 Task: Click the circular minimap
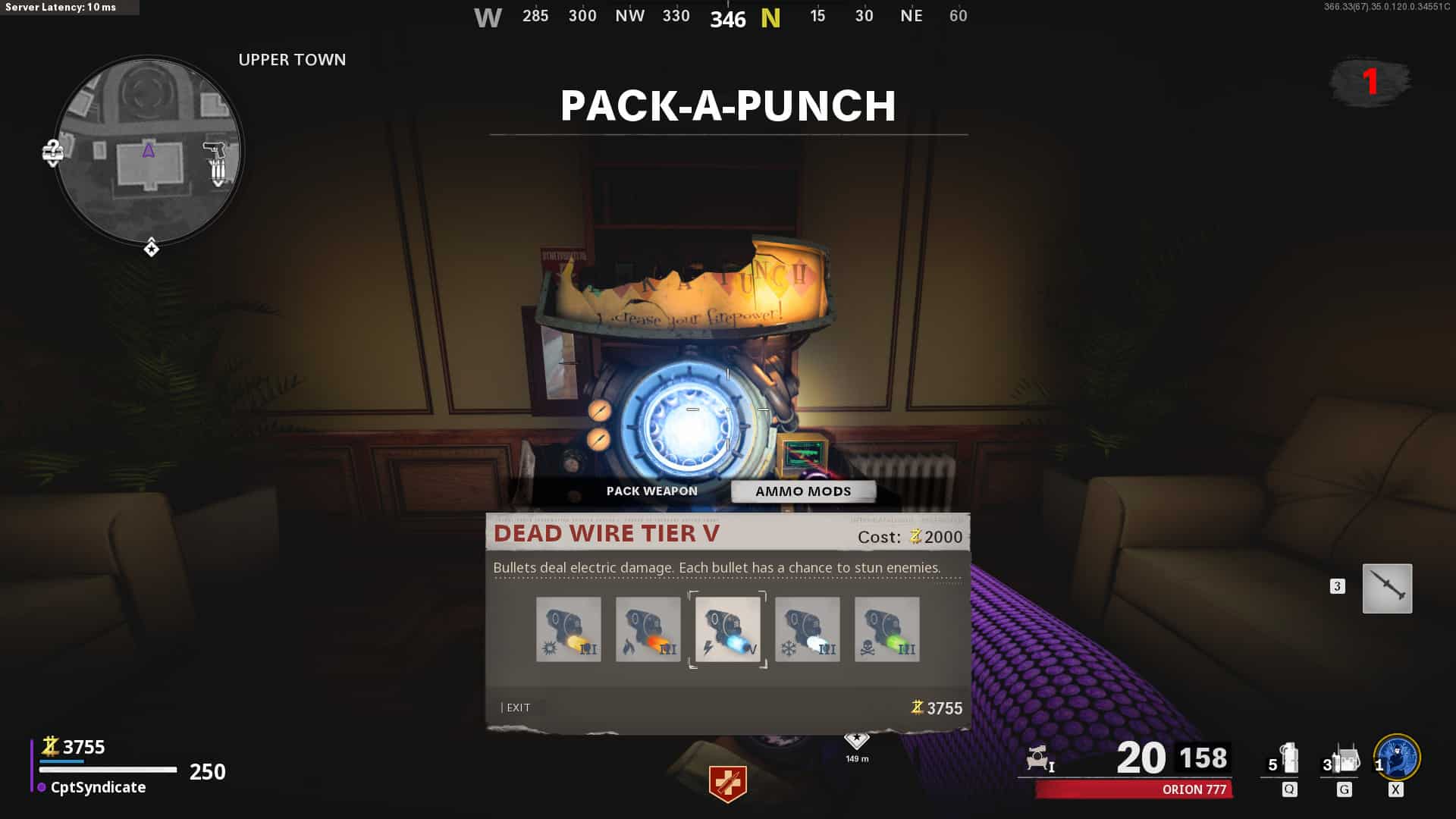coord(149,150)
